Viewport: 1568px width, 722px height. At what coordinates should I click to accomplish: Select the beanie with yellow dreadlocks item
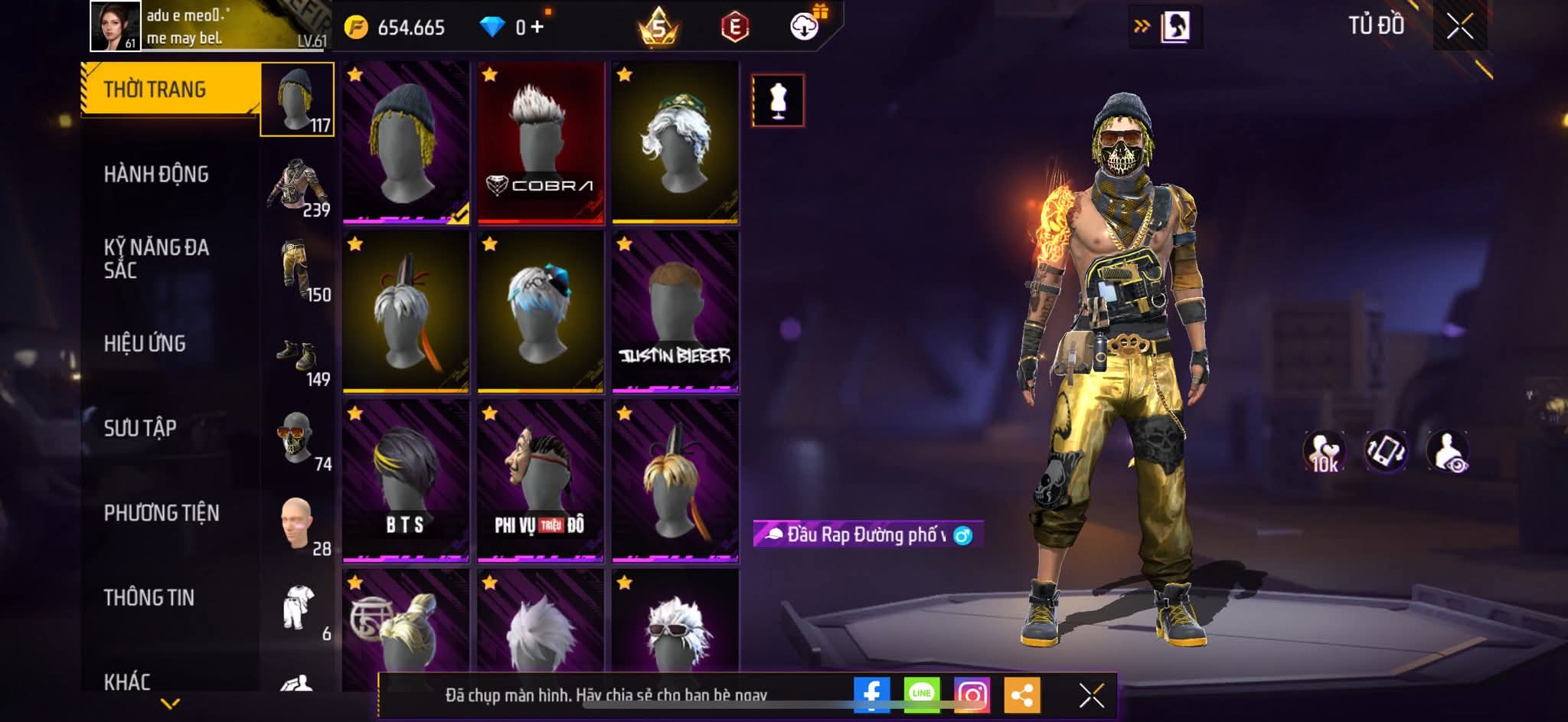(x=406, y=143)
